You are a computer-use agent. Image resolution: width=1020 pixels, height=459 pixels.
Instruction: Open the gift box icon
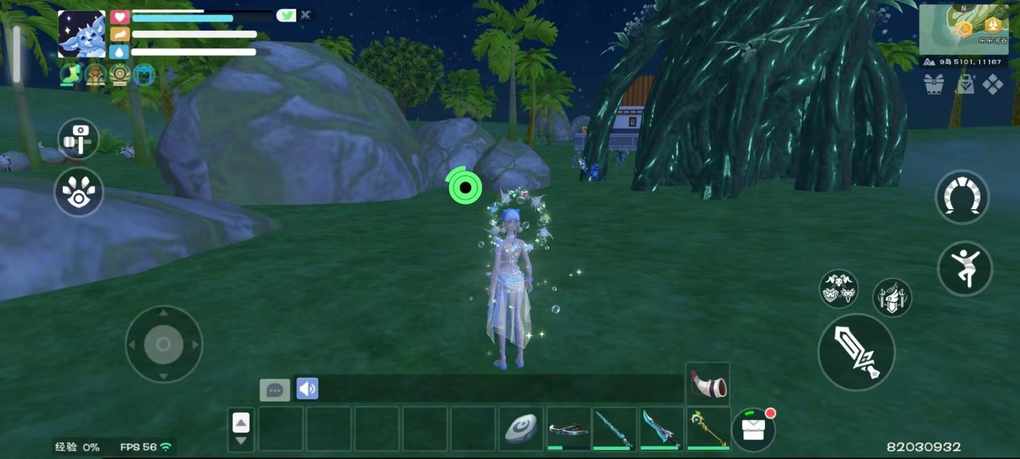pyautogui.click(x=934, y=85)
